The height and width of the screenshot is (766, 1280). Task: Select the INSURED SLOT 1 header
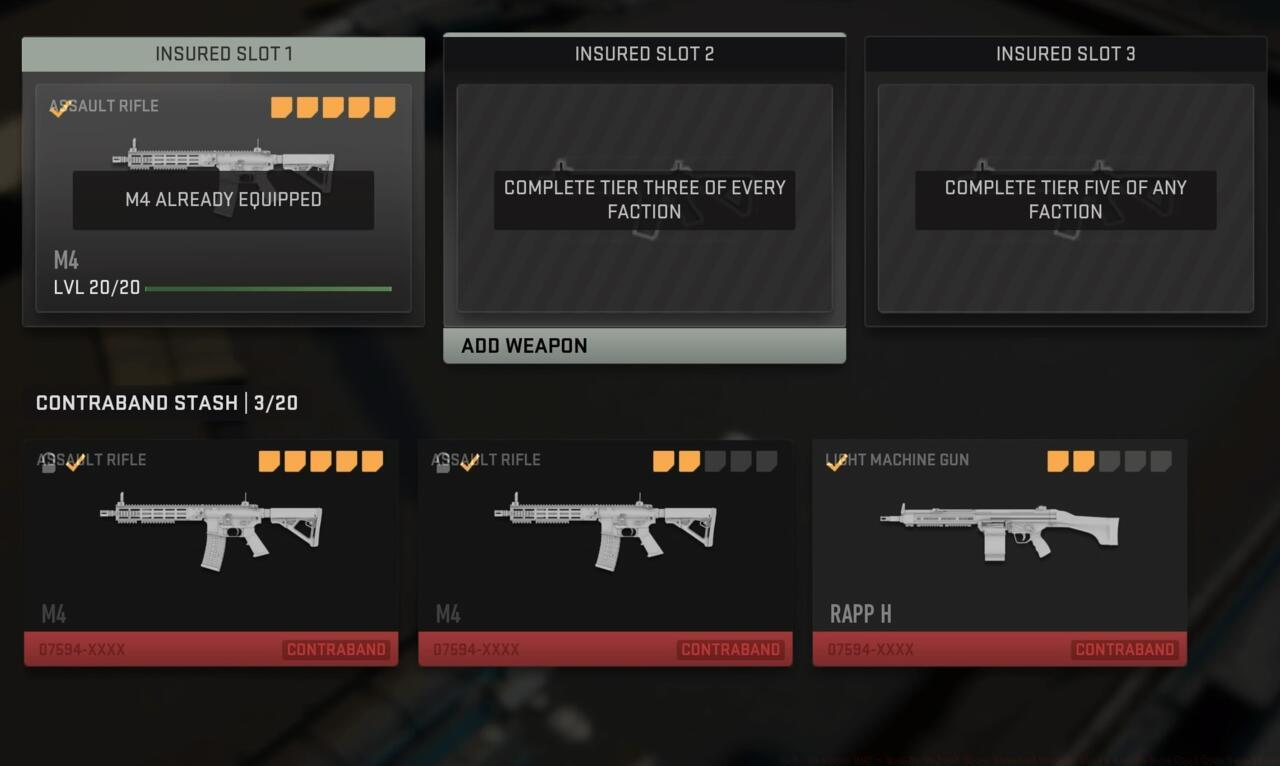pyautogui.click(x=223, y=54)
